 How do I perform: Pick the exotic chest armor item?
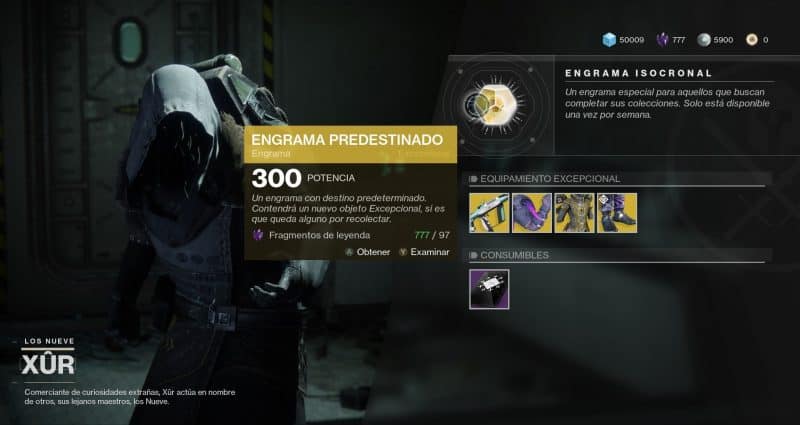point(574,213)
